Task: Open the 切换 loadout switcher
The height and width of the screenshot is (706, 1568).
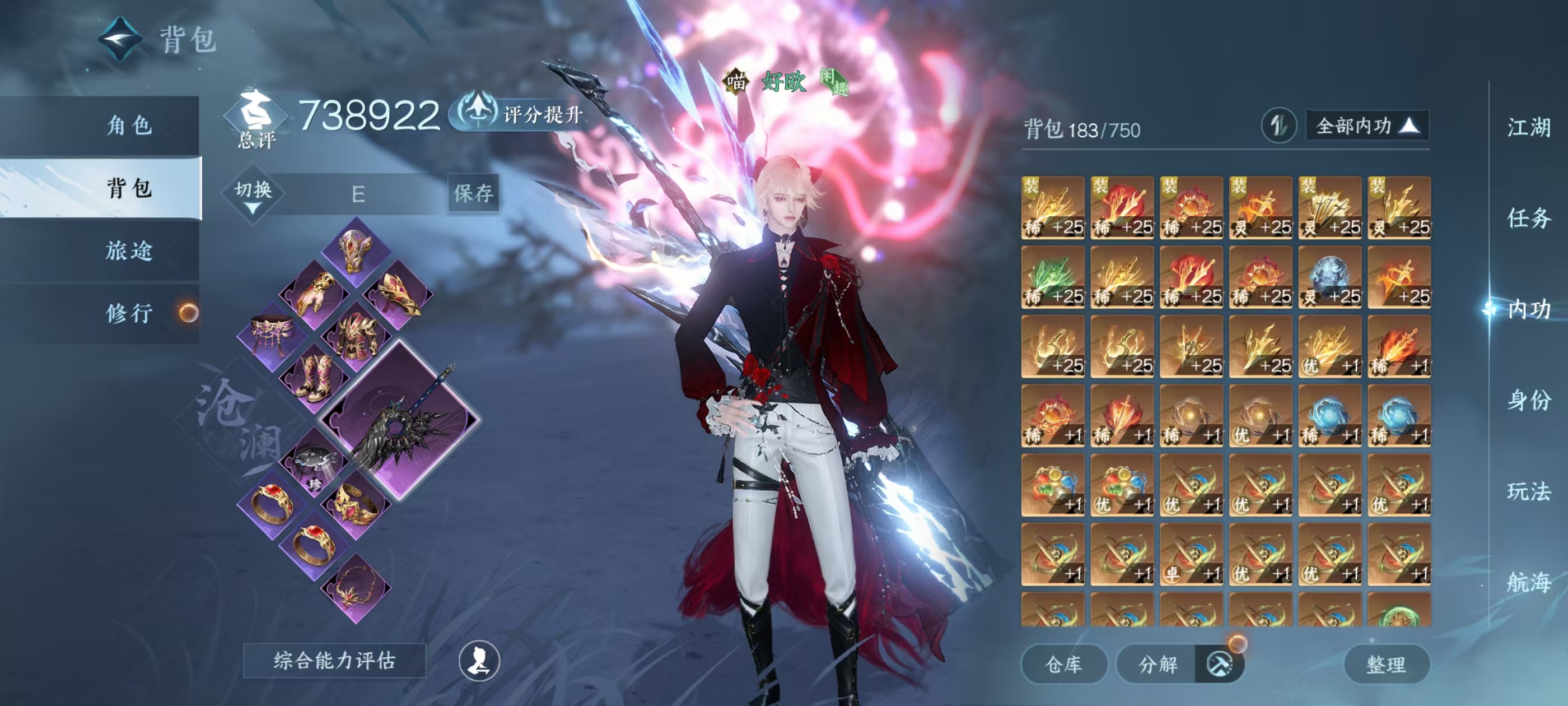Action: coord(253,194)
